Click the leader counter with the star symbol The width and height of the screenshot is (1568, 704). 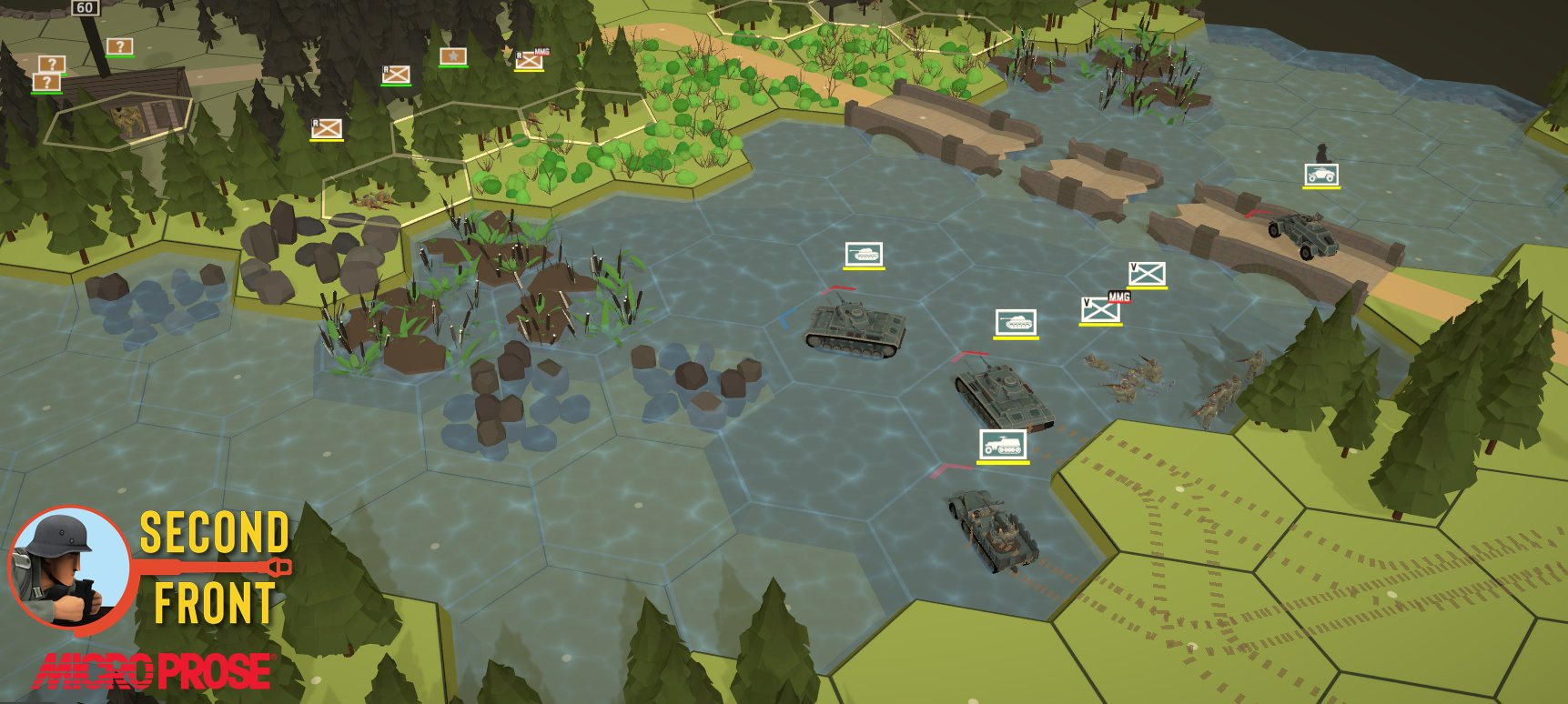[x=452, y=56]
